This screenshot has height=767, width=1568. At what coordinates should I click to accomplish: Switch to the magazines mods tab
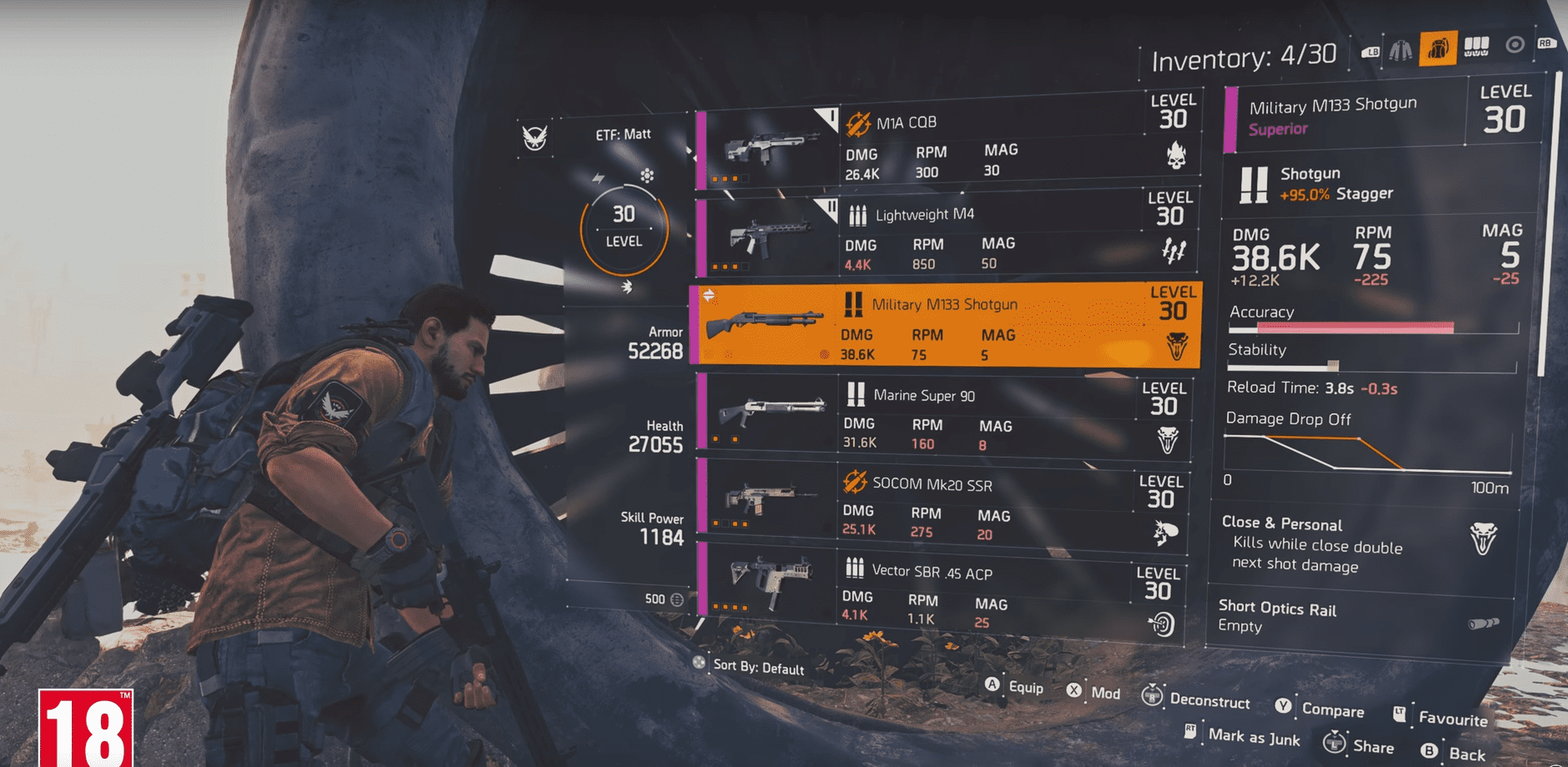(1476, 47)
